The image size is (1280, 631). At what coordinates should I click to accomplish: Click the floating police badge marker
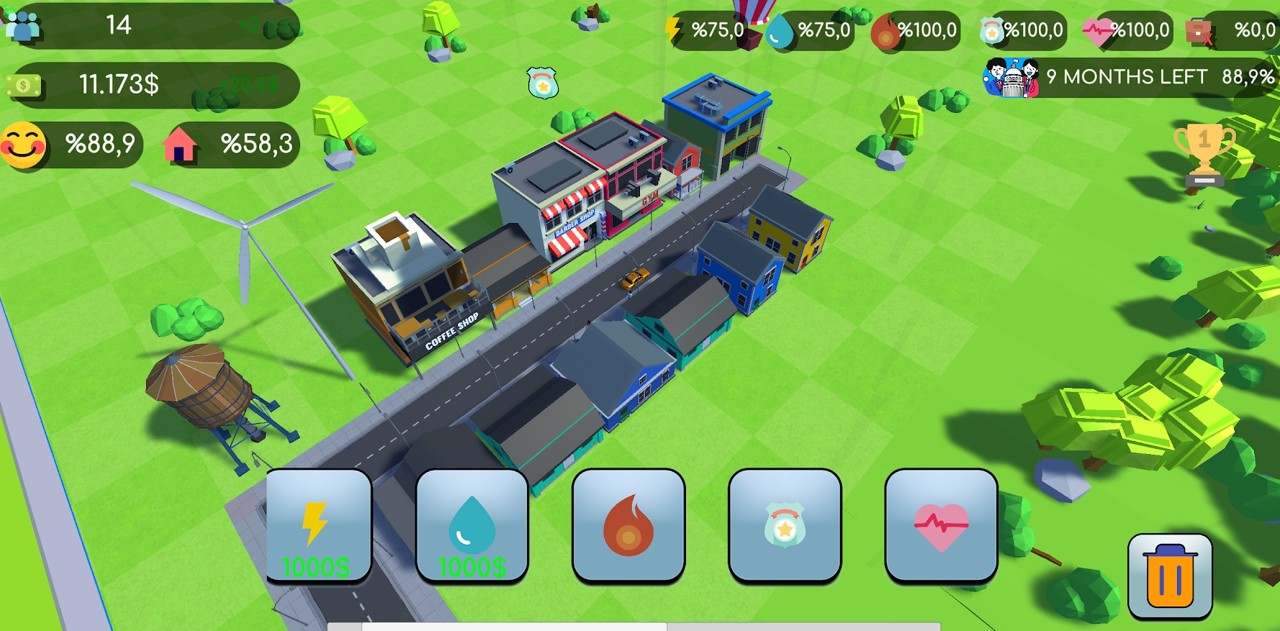(542, 83)
